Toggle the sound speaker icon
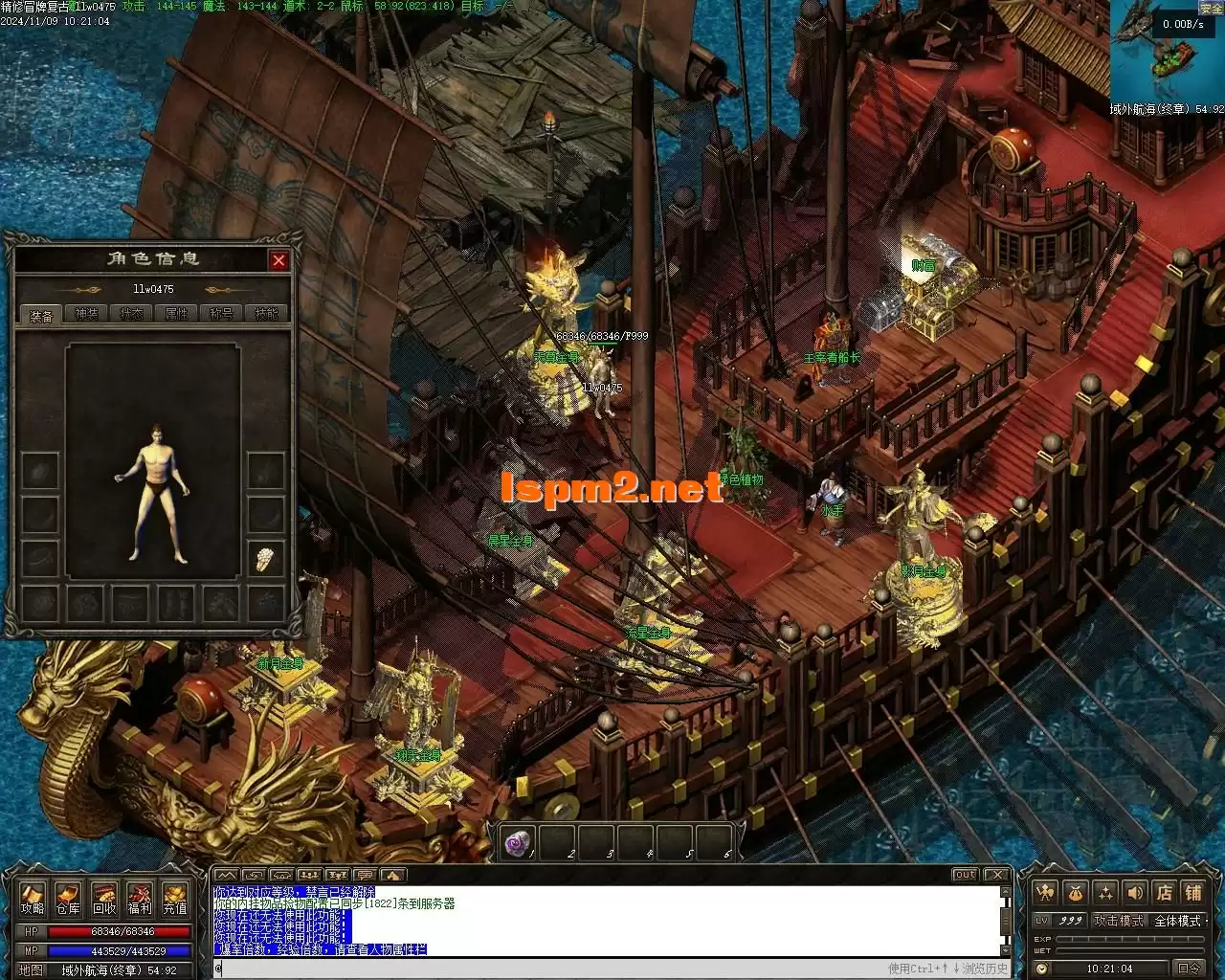Screen dimensions: 1225x980 coord(1135,893)
